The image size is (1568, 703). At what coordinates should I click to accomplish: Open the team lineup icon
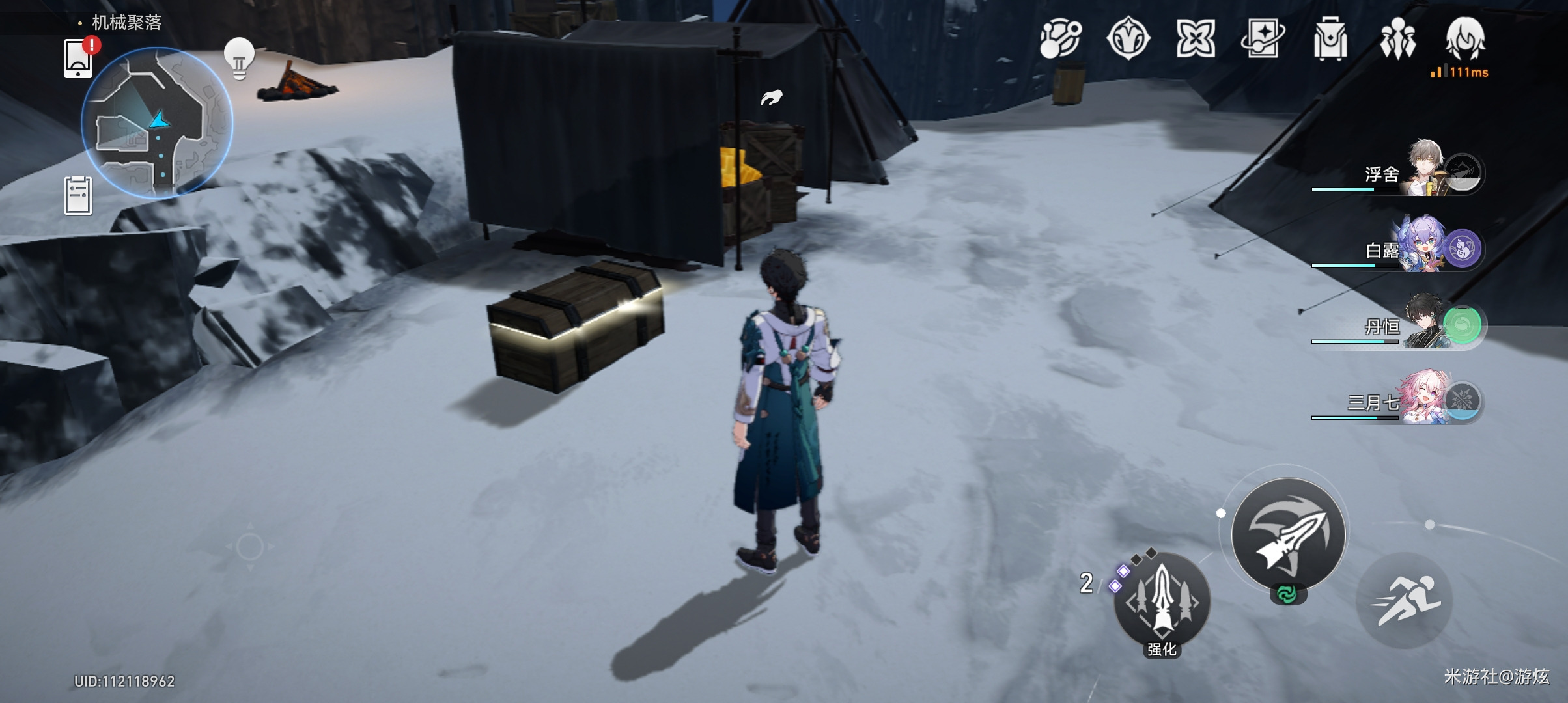tap(1397, 39)
